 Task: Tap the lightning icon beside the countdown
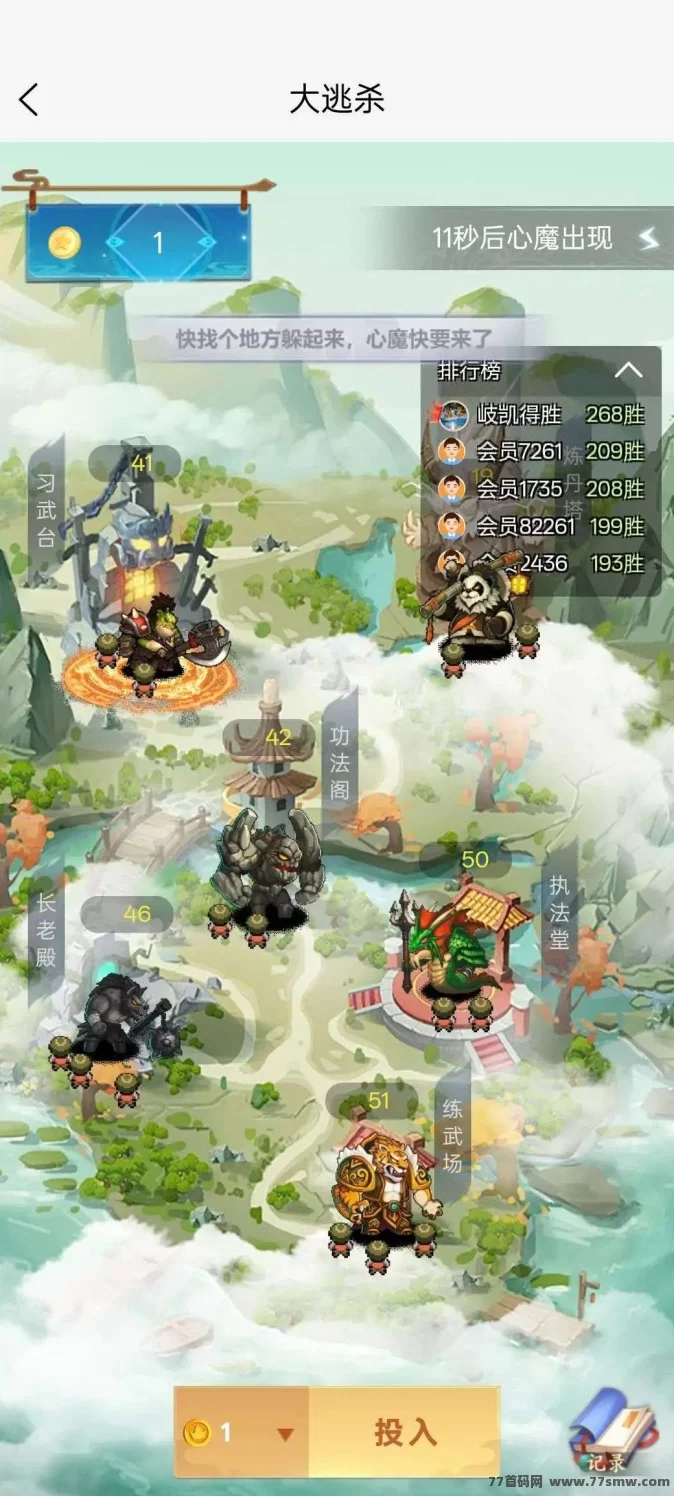coord(649,238)
